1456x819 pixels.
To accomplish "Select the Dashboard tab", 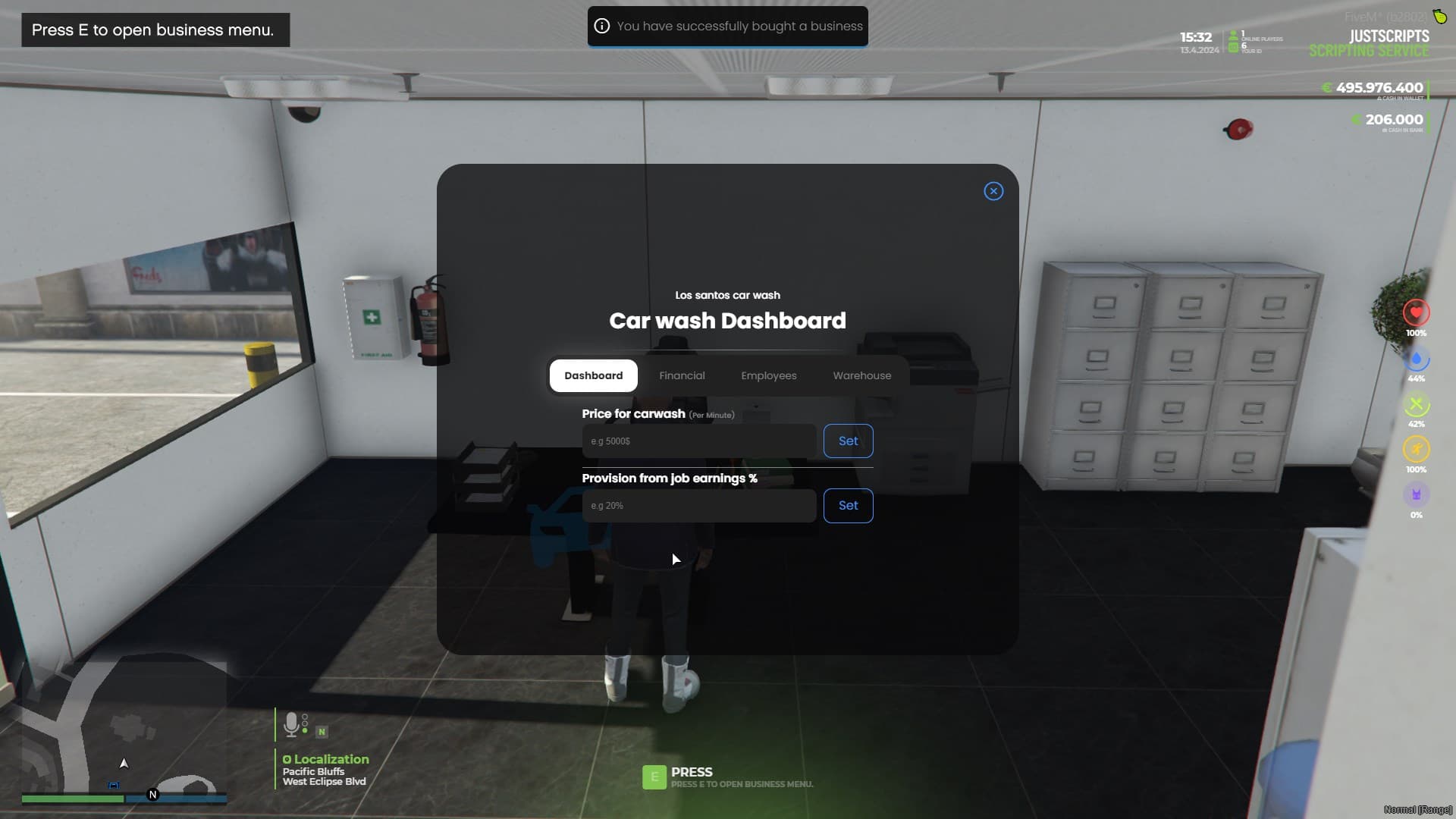I will 593,375.
